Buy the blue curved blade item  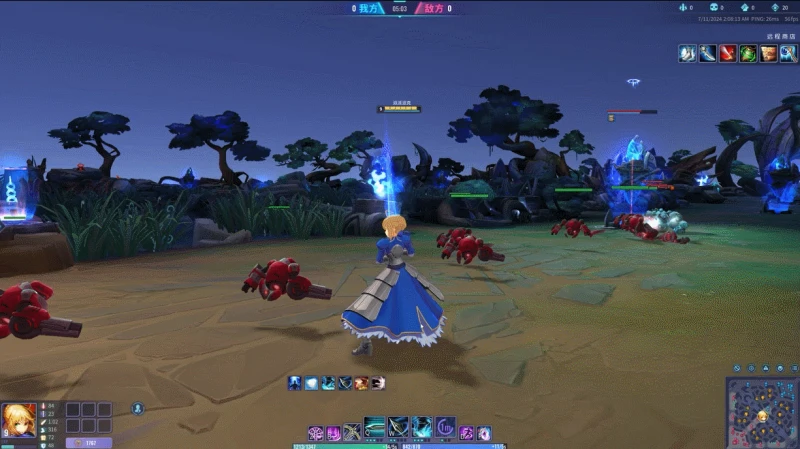[707, 54]
